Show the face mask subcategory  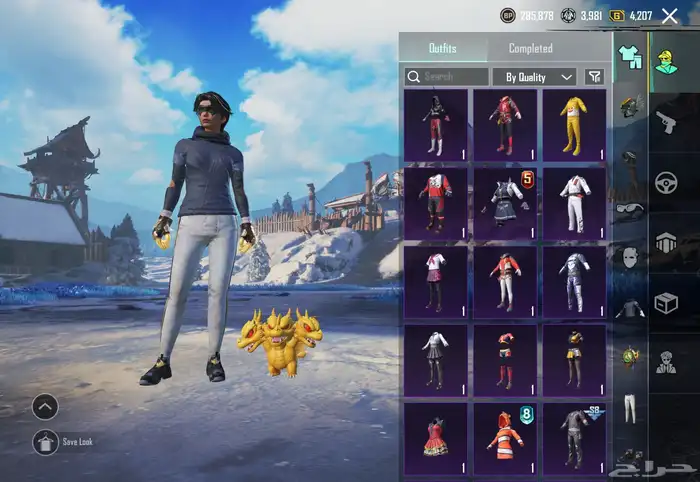click(x=629, y=259)
